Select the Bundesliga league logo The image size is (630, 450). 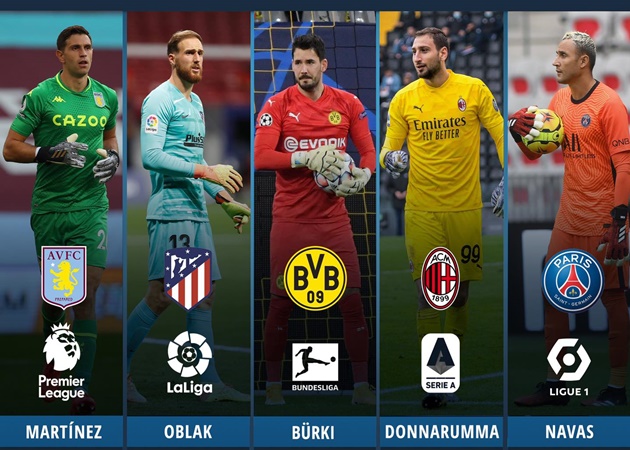315,366
